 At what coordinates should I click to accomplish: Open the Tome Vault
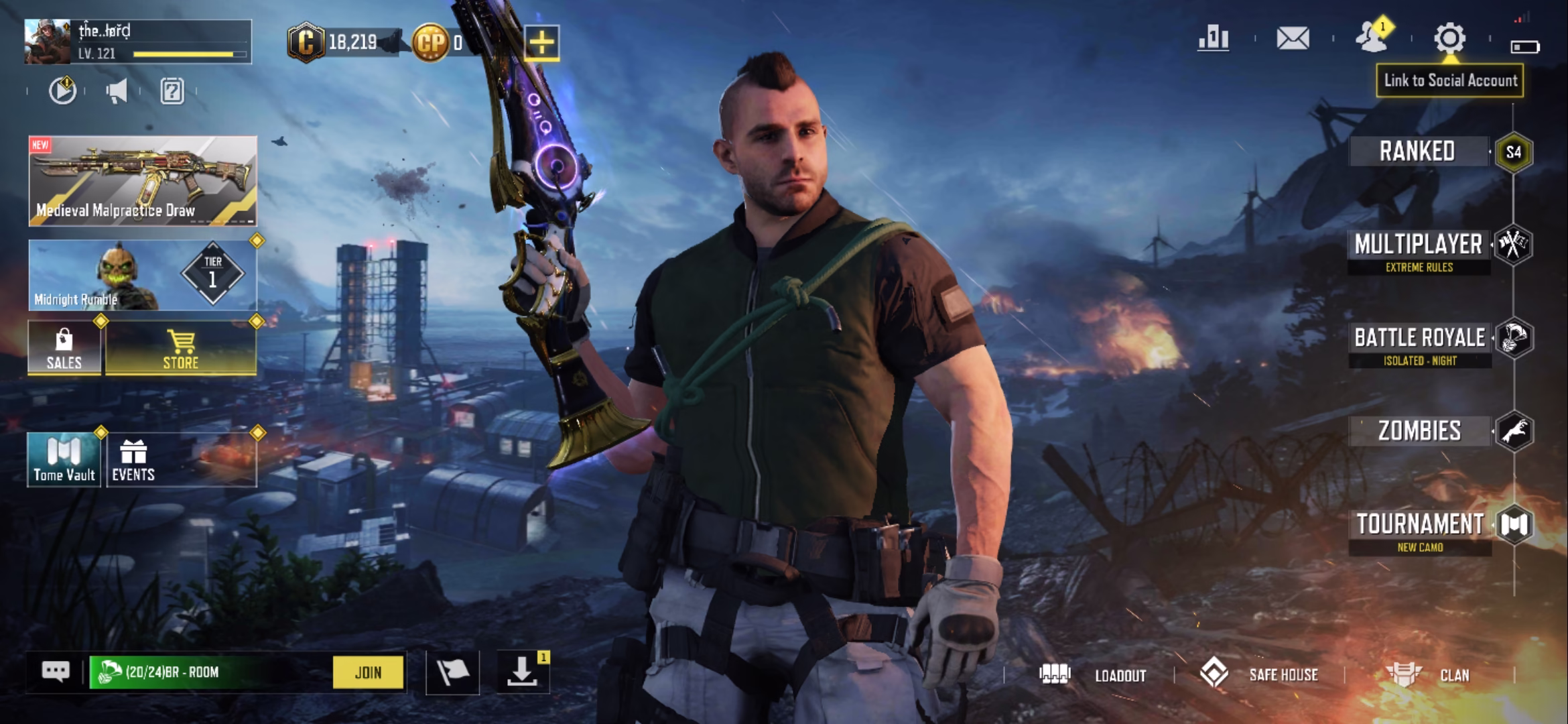[x=64, y=460]
